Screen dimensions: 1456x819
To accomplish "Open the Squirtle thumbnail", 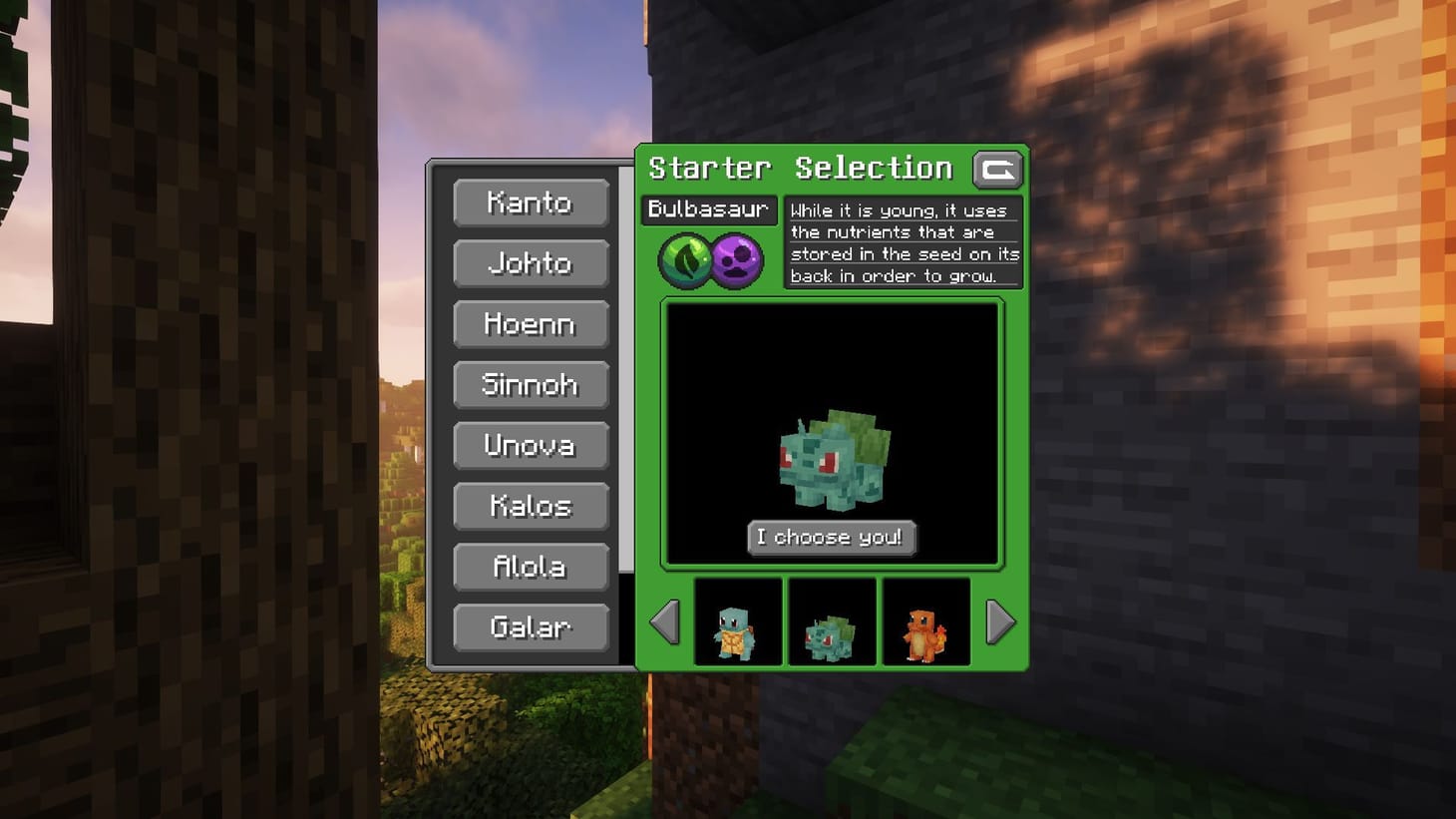I will tap(738, 620).
